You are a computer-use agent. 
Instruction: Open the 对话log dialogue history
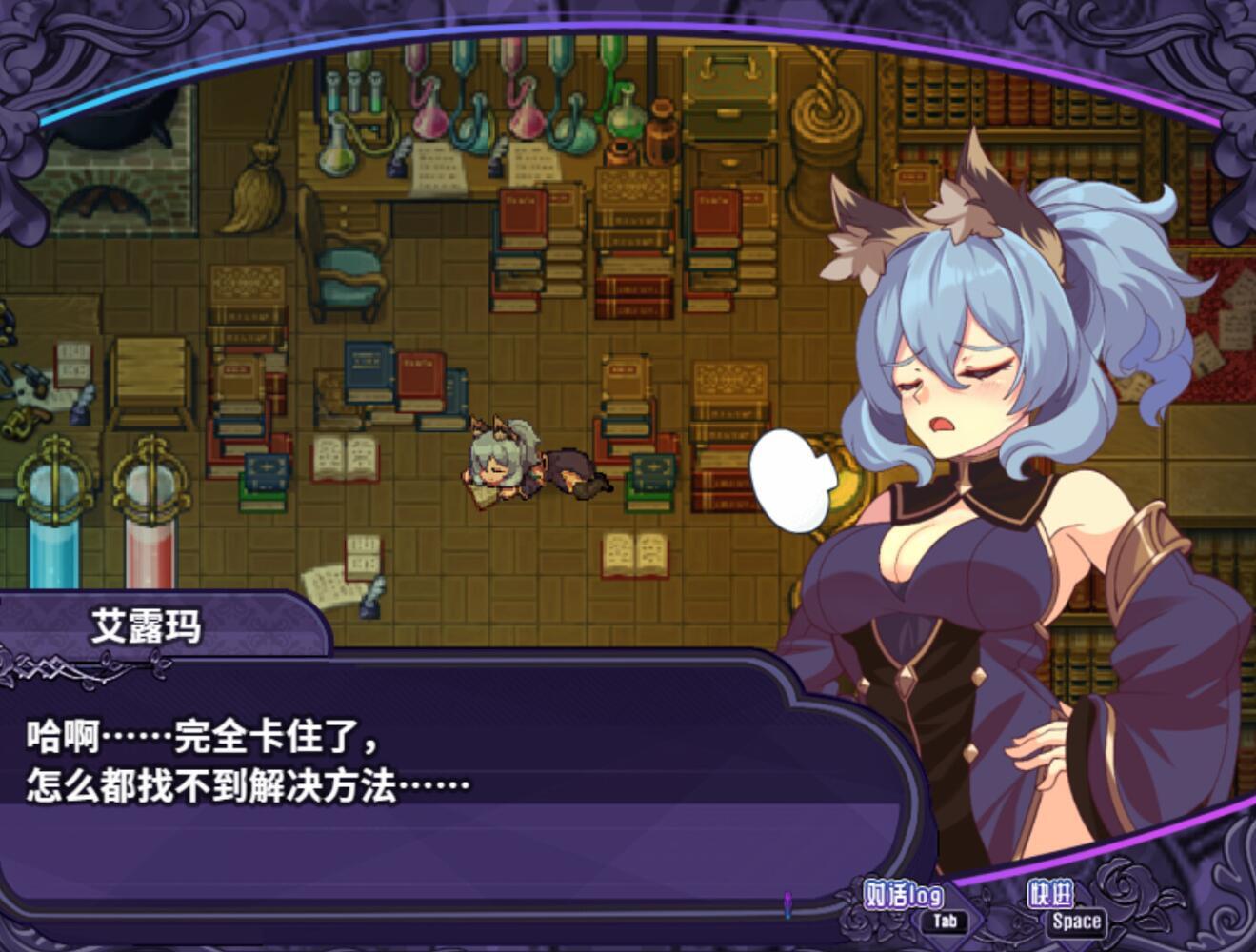[903, 896]
